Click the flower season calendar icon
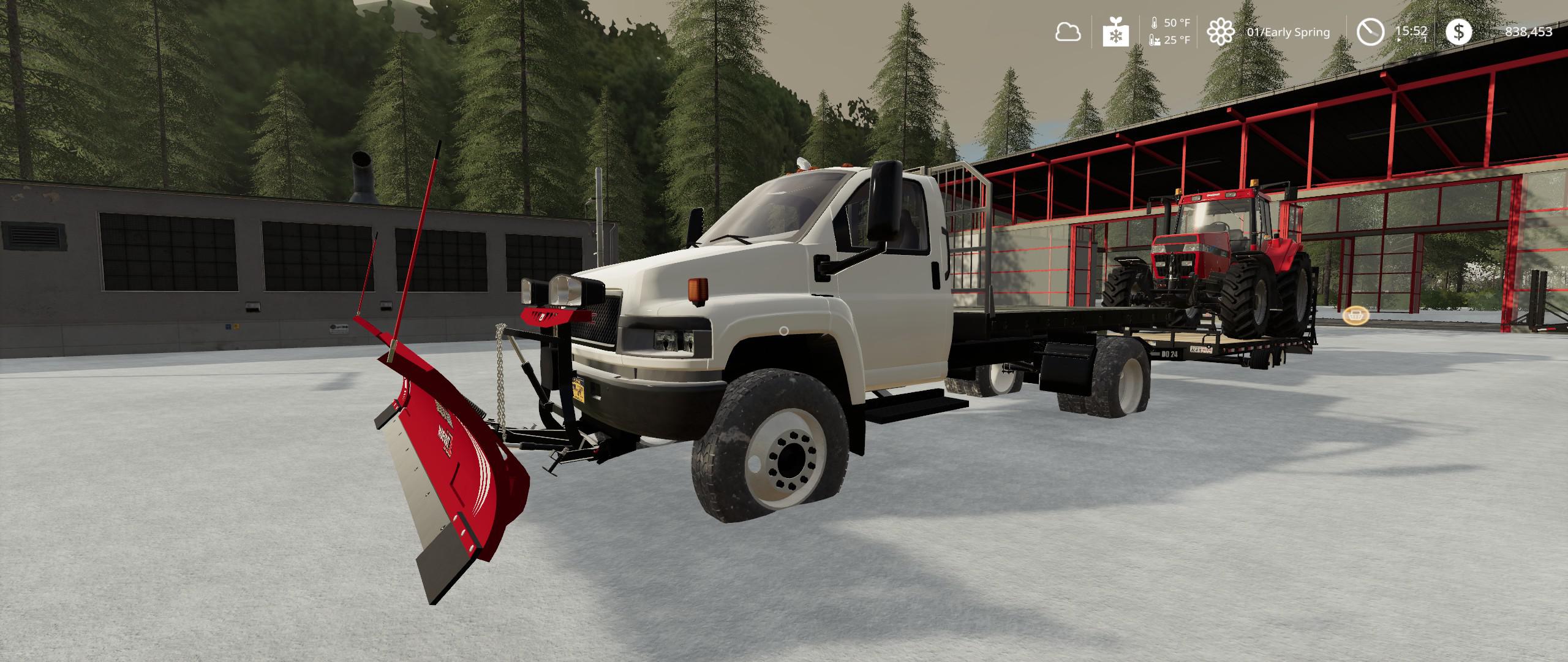The image size is (1568, 662). (x=1220, y=32)
